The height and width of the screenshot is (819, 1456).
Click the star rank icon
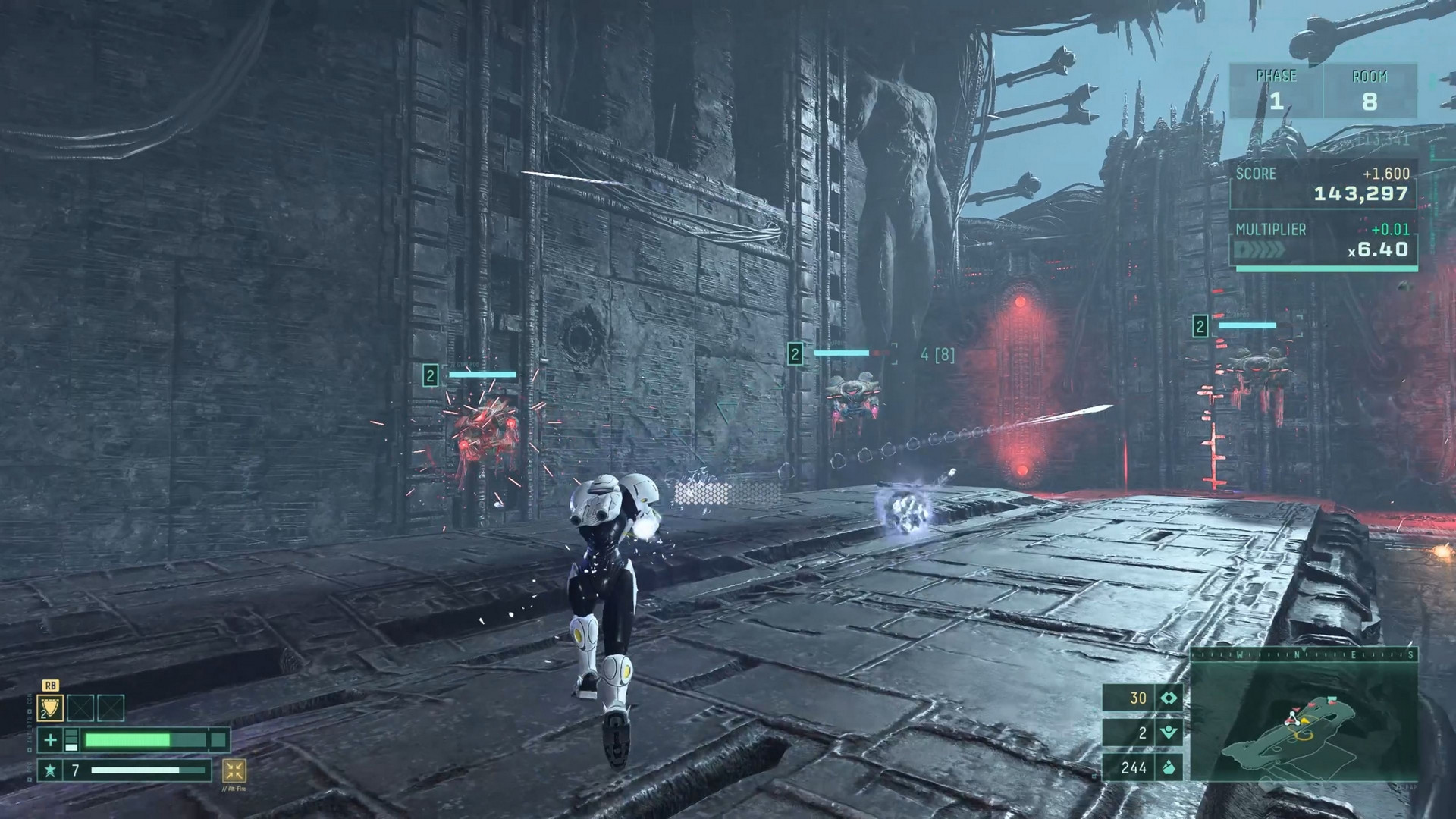tap(50, 770)
